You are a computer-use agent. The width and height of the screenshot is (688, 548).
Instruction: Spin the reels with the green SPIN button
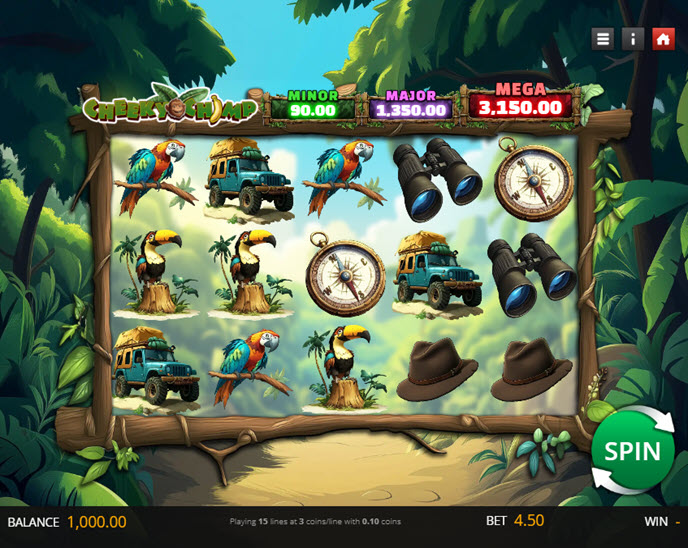click(632, 450)
